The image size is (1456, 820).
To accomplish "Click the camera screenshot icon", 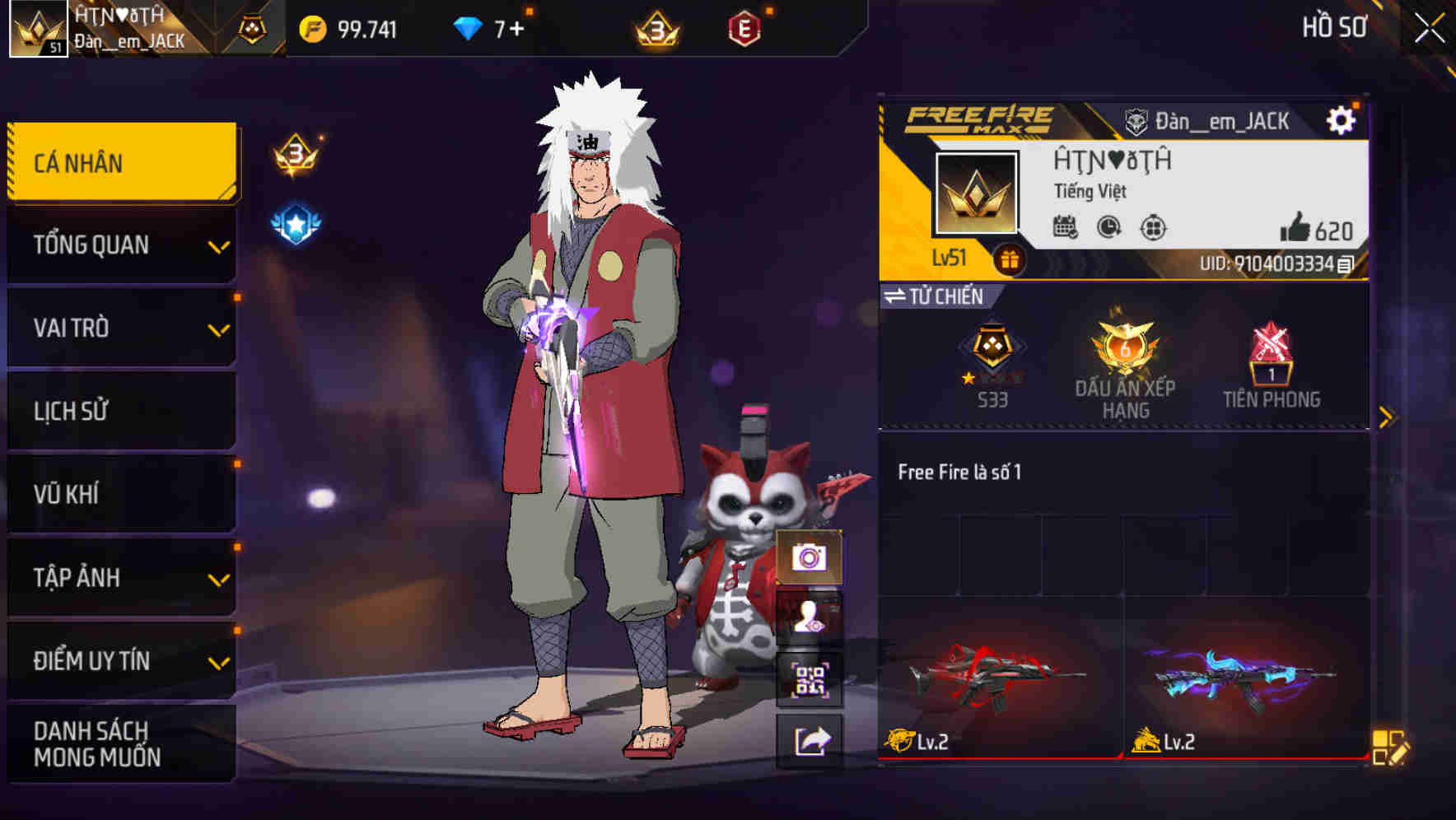I will (x=811, y=560).
